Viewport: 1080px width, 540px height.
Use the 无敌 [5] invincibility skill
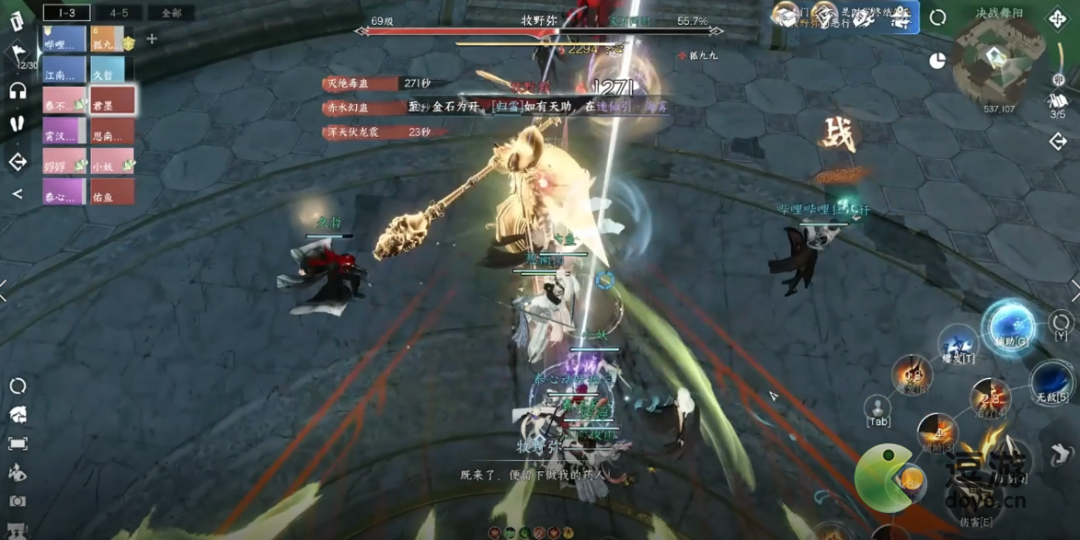(1050, 382)
